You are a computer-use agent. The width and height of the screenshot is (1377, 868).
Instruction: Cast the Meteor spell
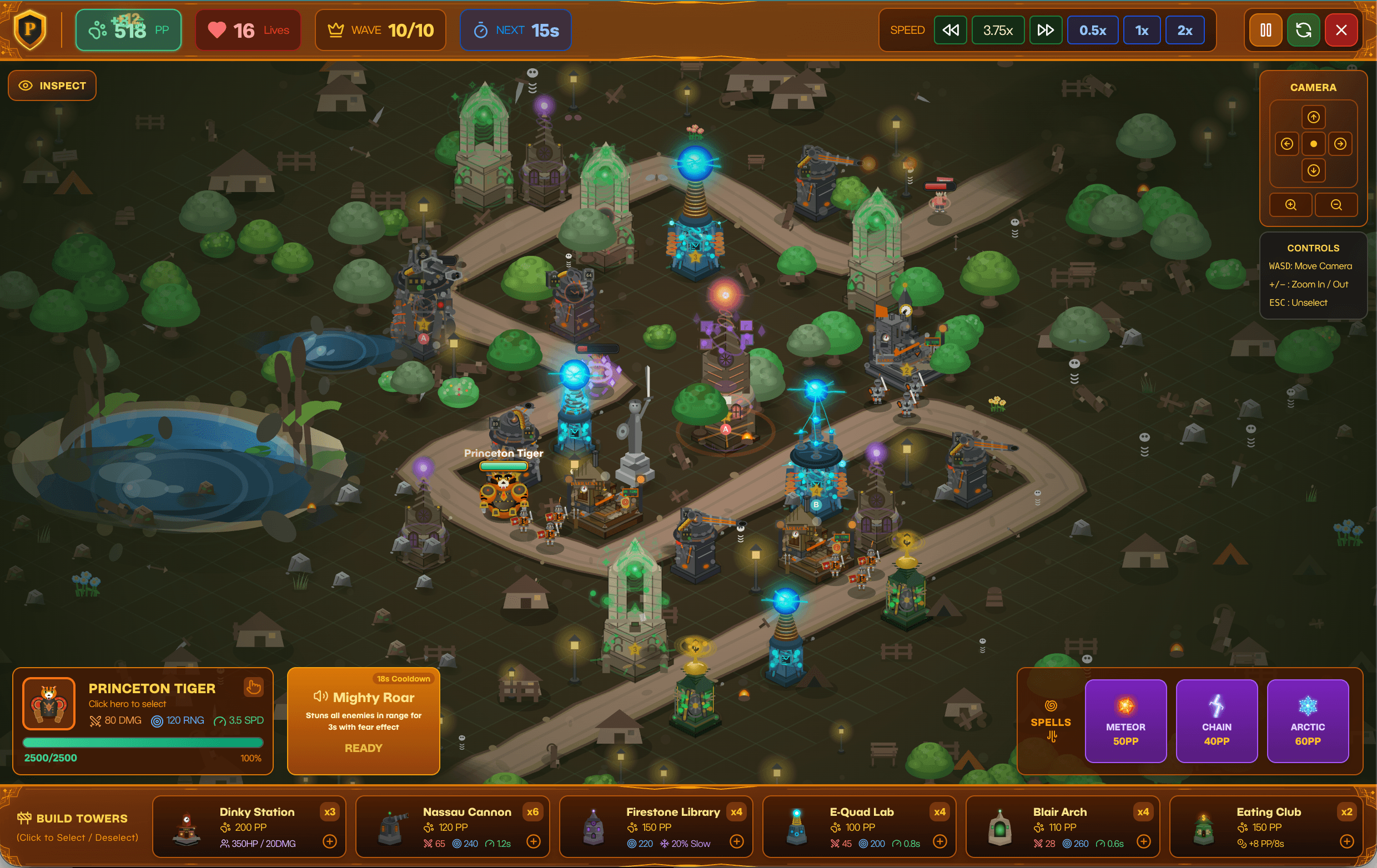coord(1125,720)
